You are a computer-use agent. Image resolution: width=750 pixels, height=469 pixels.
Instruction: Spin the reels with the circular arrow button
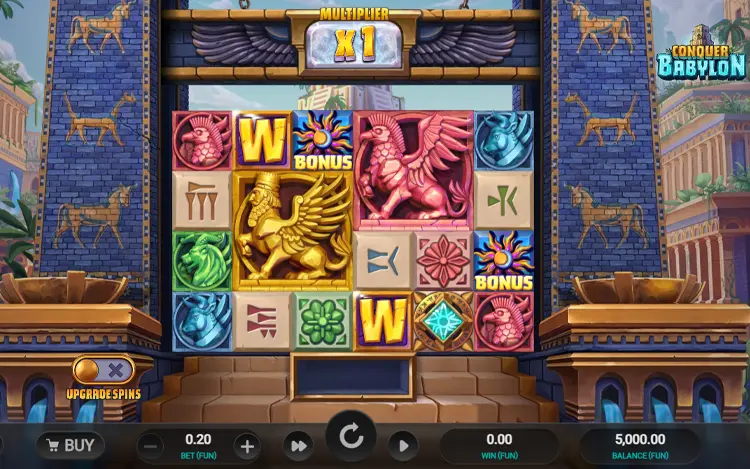click(x=351, y=437)
